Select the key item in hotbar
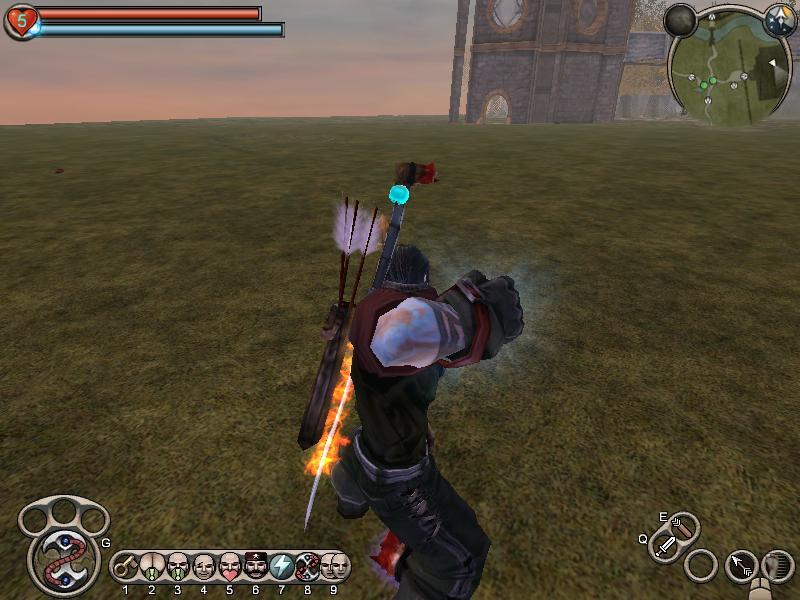 click(125, 567)
